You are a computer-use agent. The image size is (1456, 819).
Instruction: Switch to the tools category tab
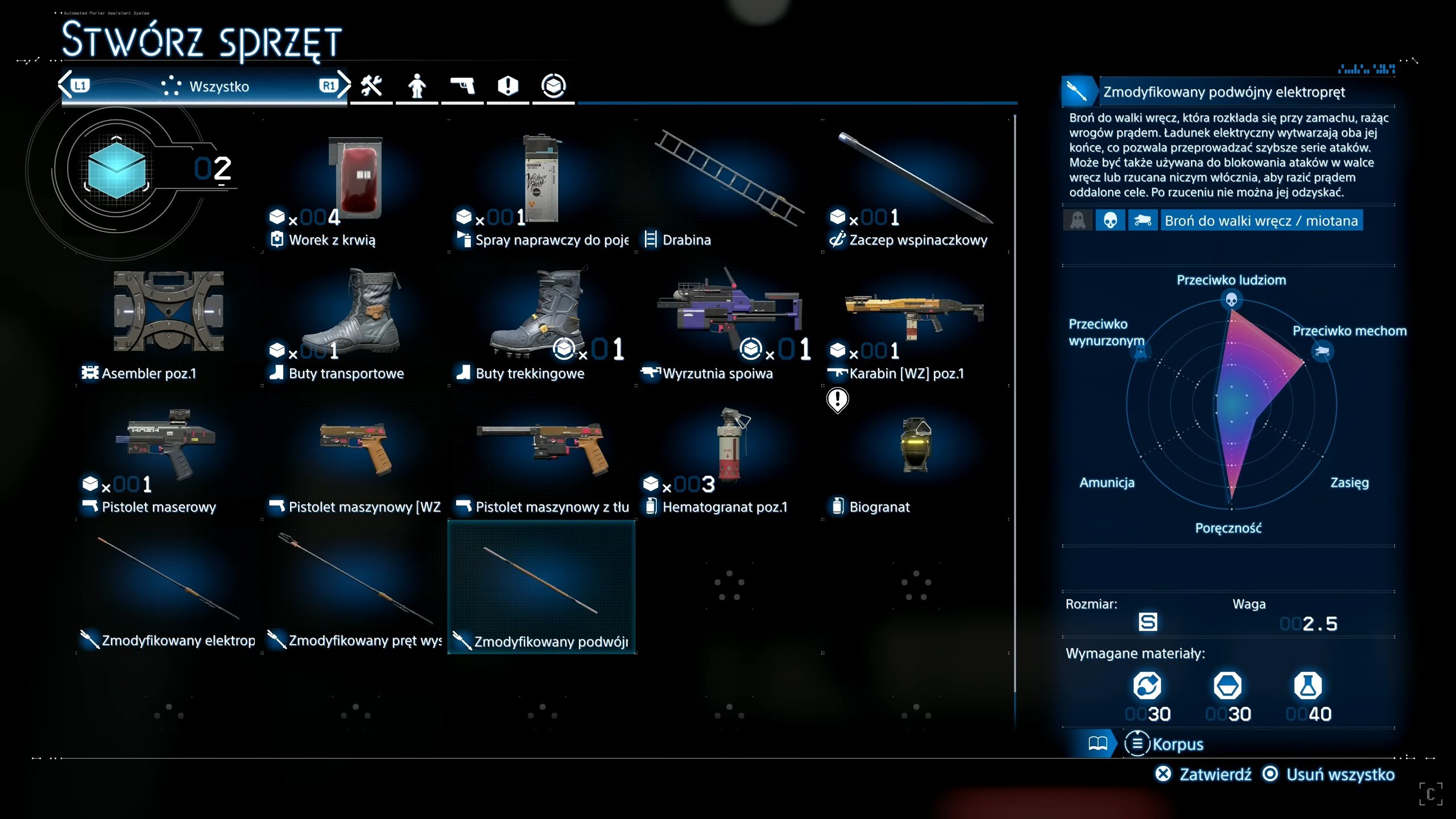point(371,86)
